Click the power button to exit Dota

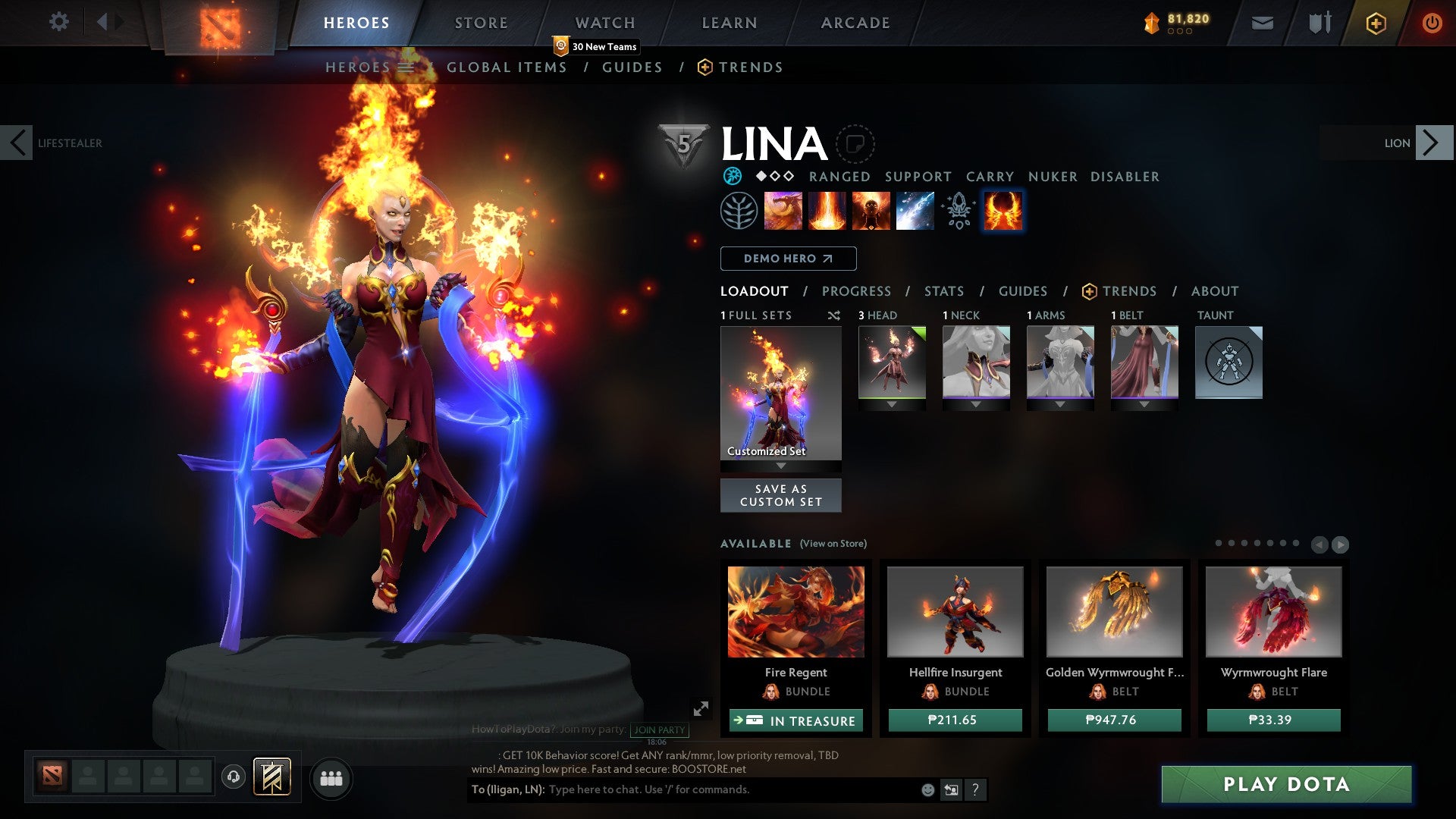1432,23
